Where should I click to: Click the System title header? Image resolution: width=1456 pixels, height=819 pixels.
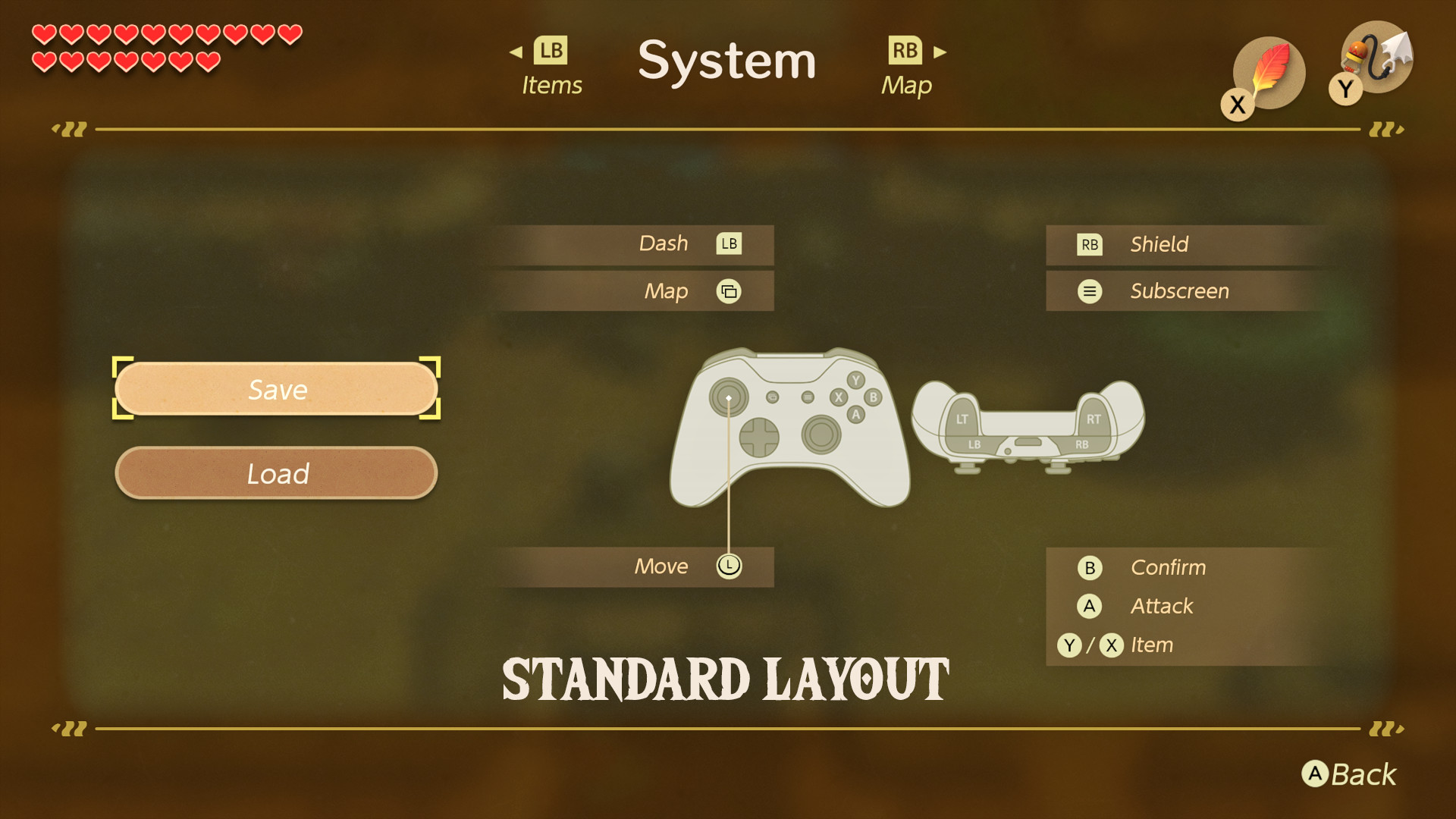tap(728, 62)
